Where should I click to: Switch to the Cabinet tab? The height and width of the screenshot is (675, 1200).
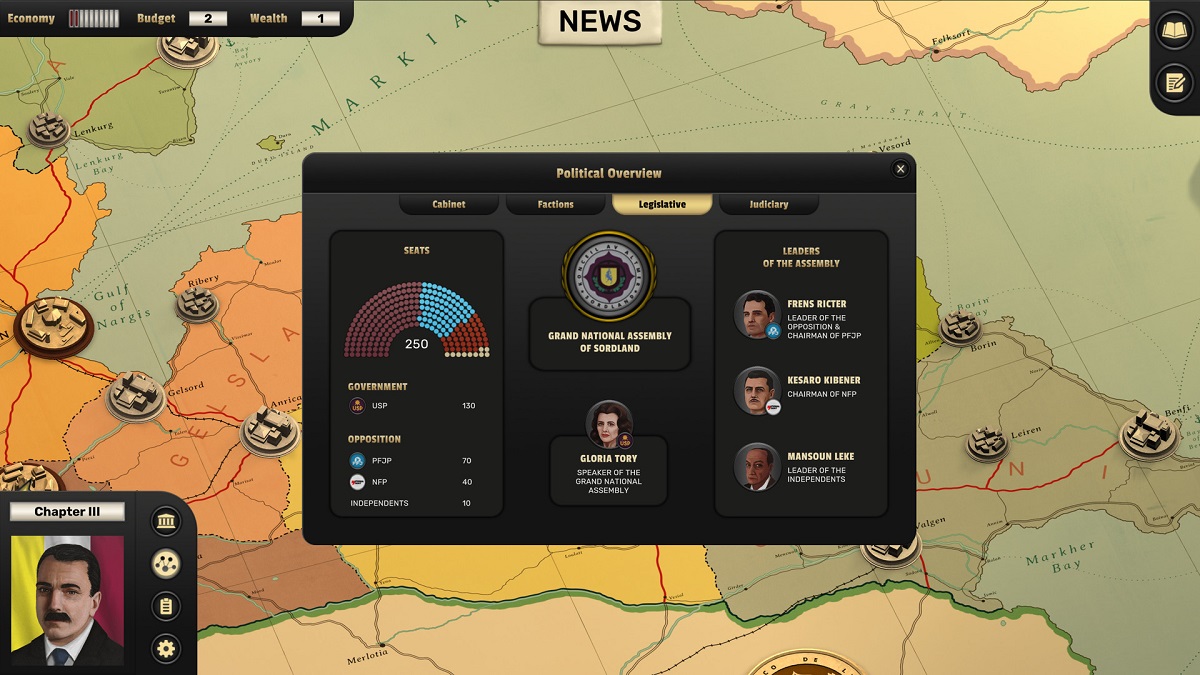[449, 204]
